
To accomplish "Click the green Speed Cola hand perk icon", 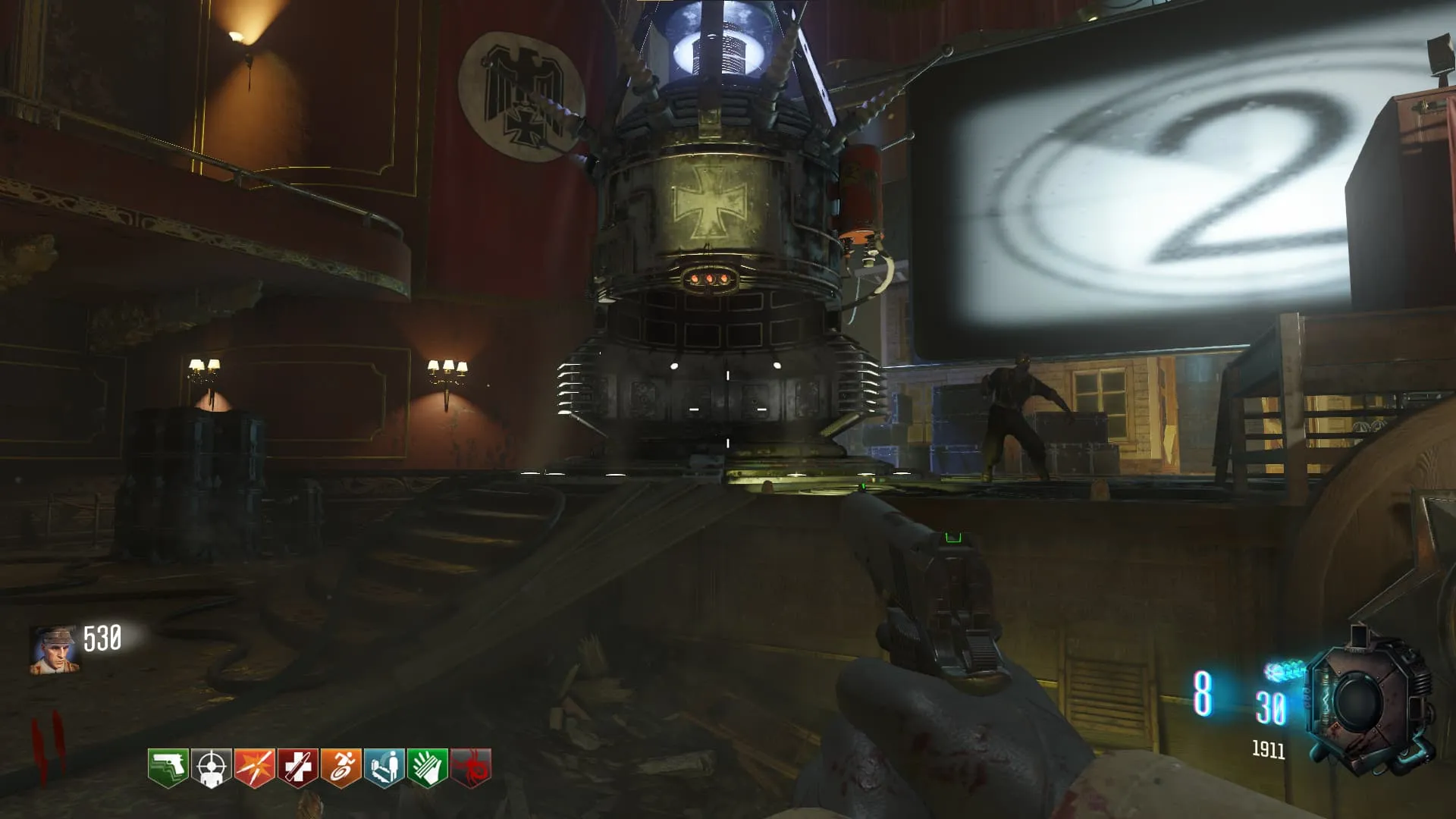I will tap(427, 767).
